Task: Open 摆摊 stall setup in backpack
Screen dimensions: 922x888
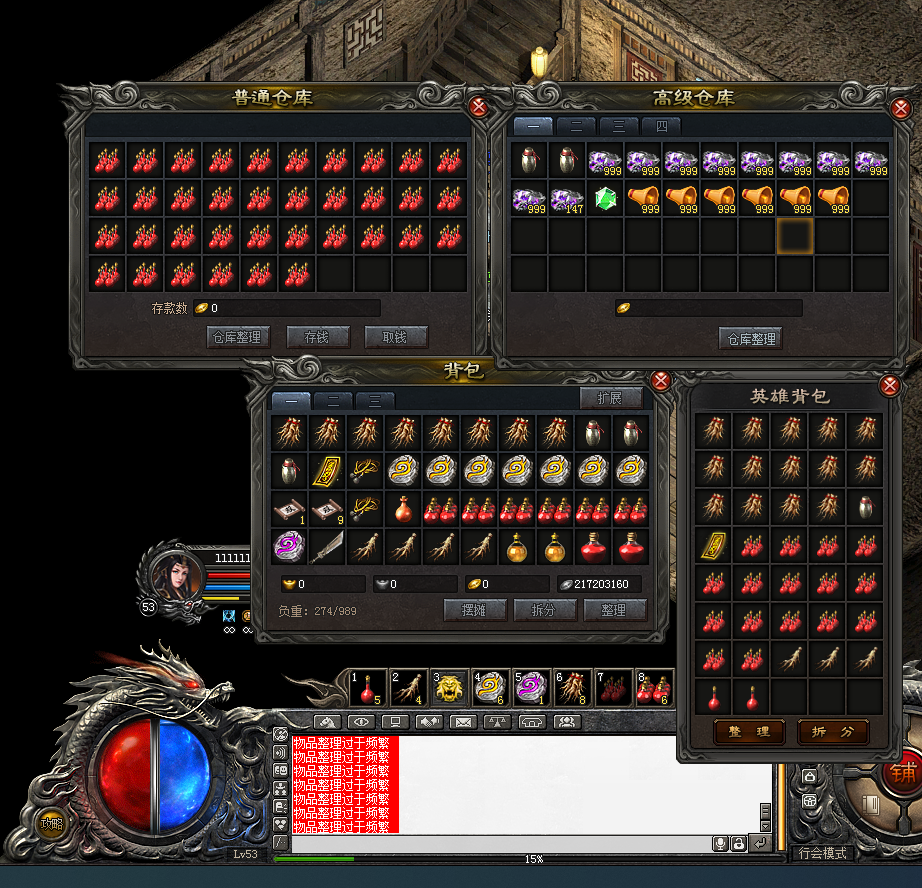Action: point(473,609)
